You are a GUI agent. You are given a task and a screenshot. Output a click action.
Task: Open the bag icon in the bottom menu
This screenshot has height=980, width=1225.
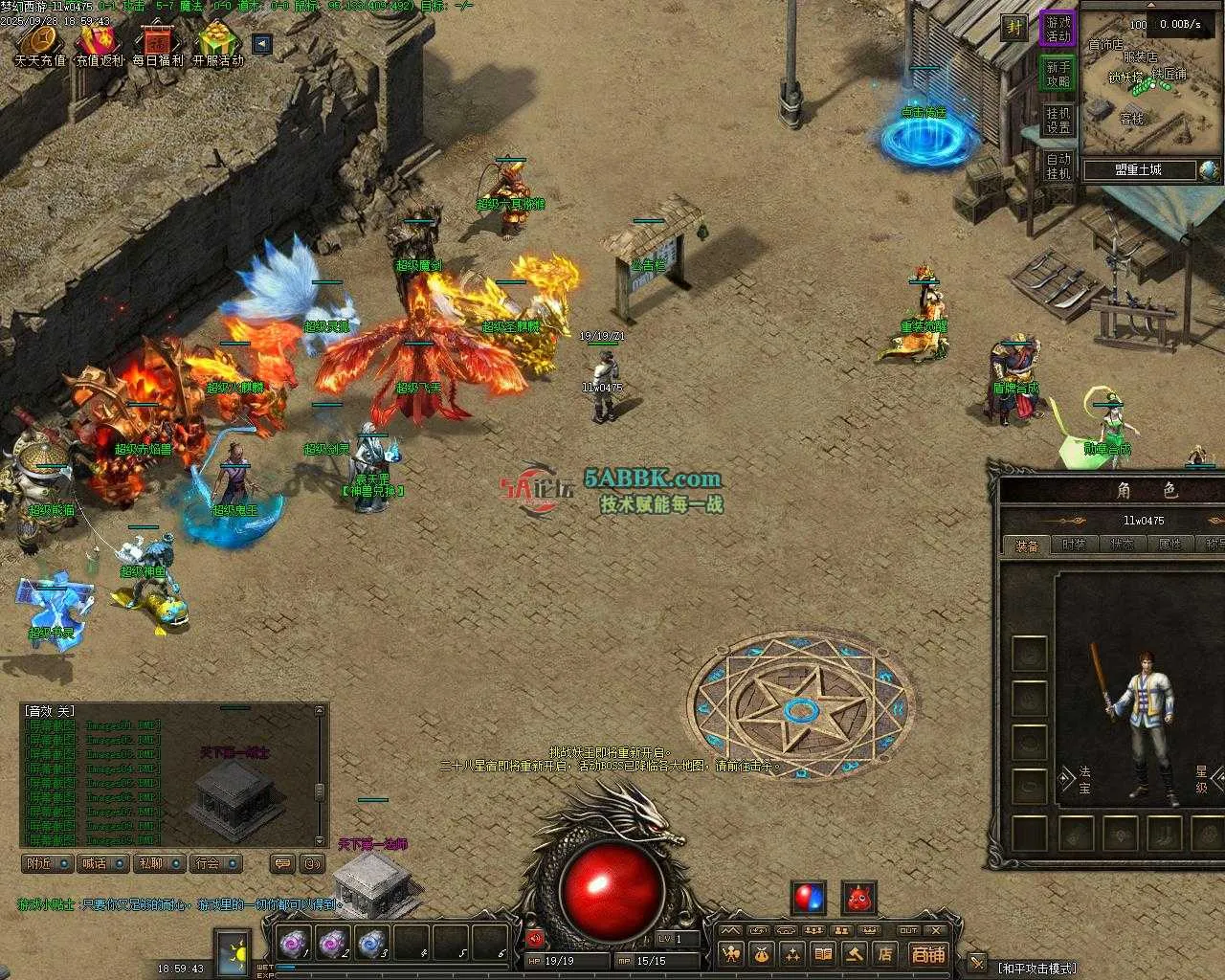tap(762, 954)
